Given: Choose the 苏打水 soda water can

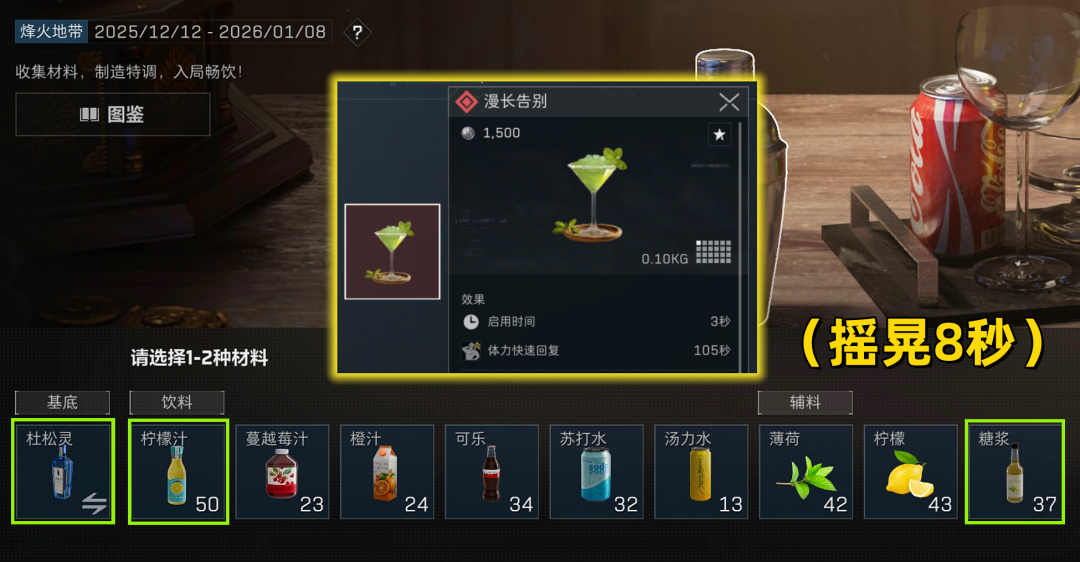Looking at the screenshot, I should coord(596,472).
